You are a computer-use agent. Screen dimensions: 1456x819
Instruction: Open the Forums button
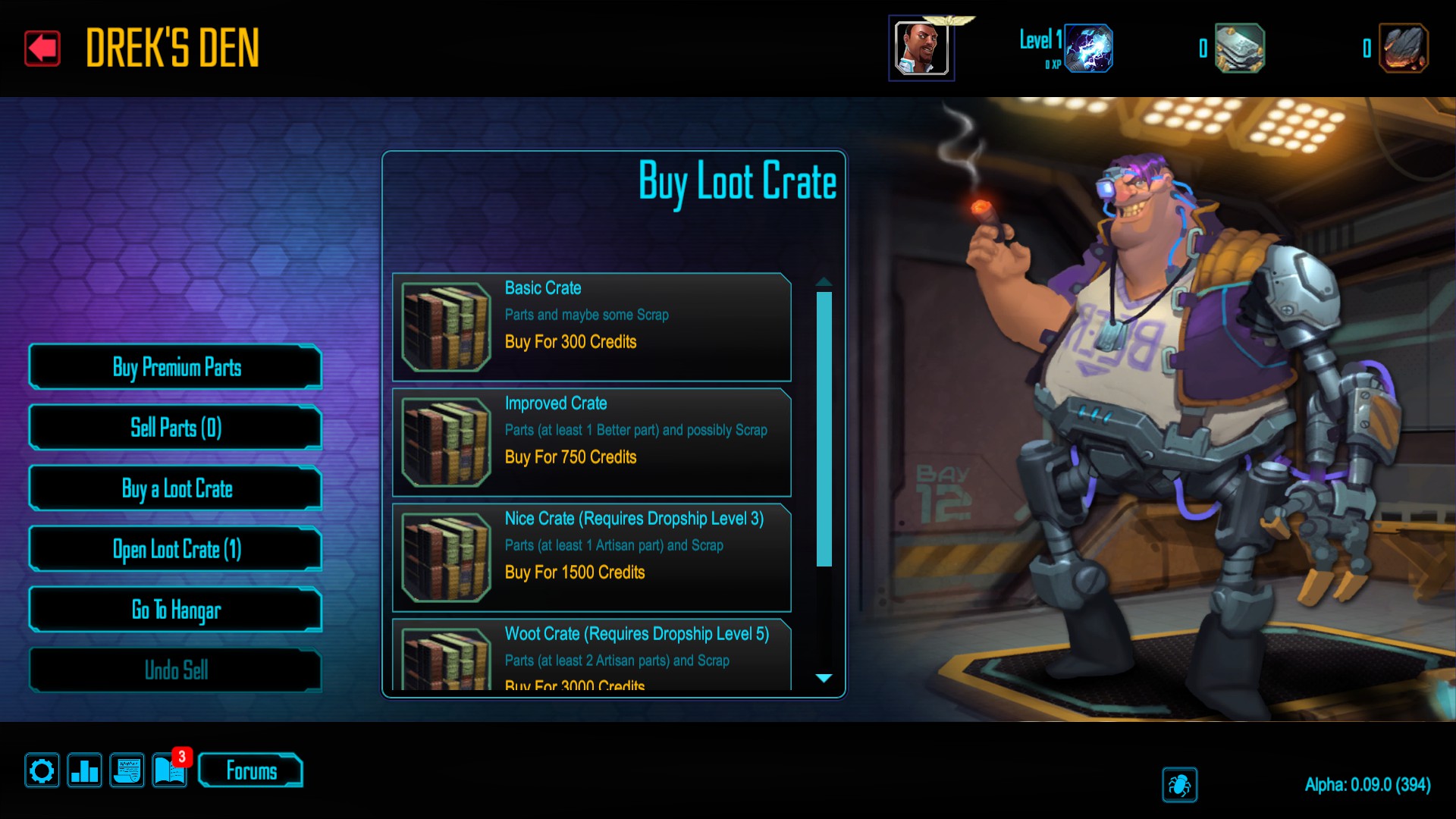coord(251,771)
